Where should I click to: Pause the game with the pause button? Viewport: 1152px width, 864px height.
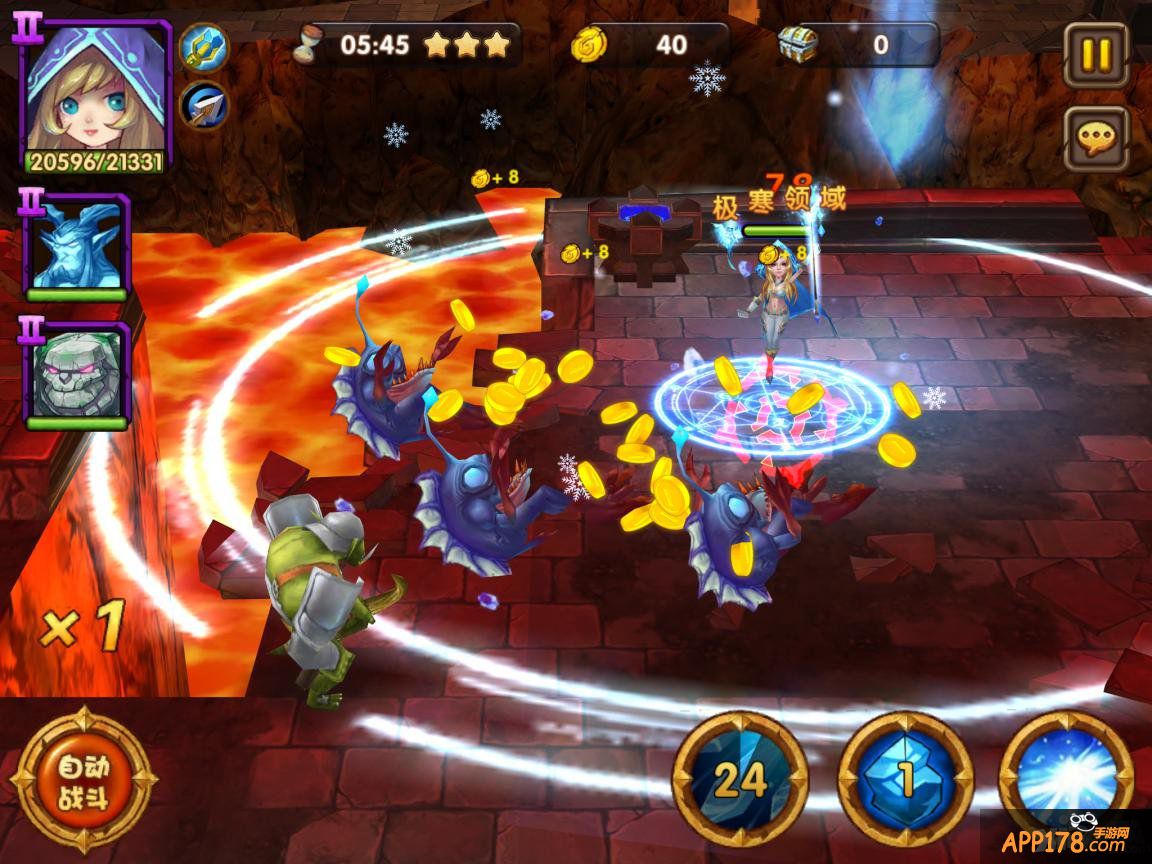1096,54
